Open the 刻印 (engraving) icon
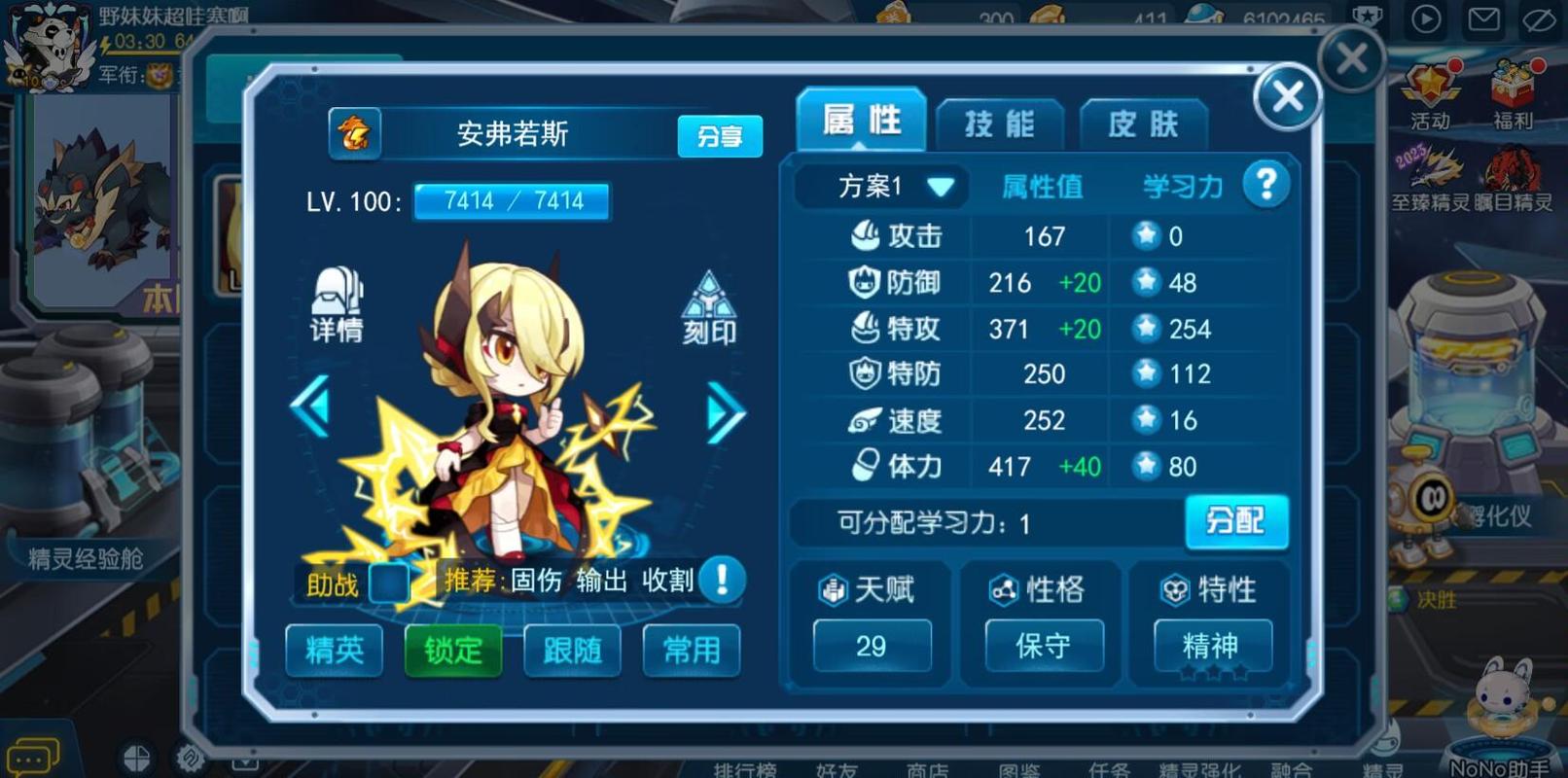This screenshot has width=1568, height=778. (x=709, y=304)
